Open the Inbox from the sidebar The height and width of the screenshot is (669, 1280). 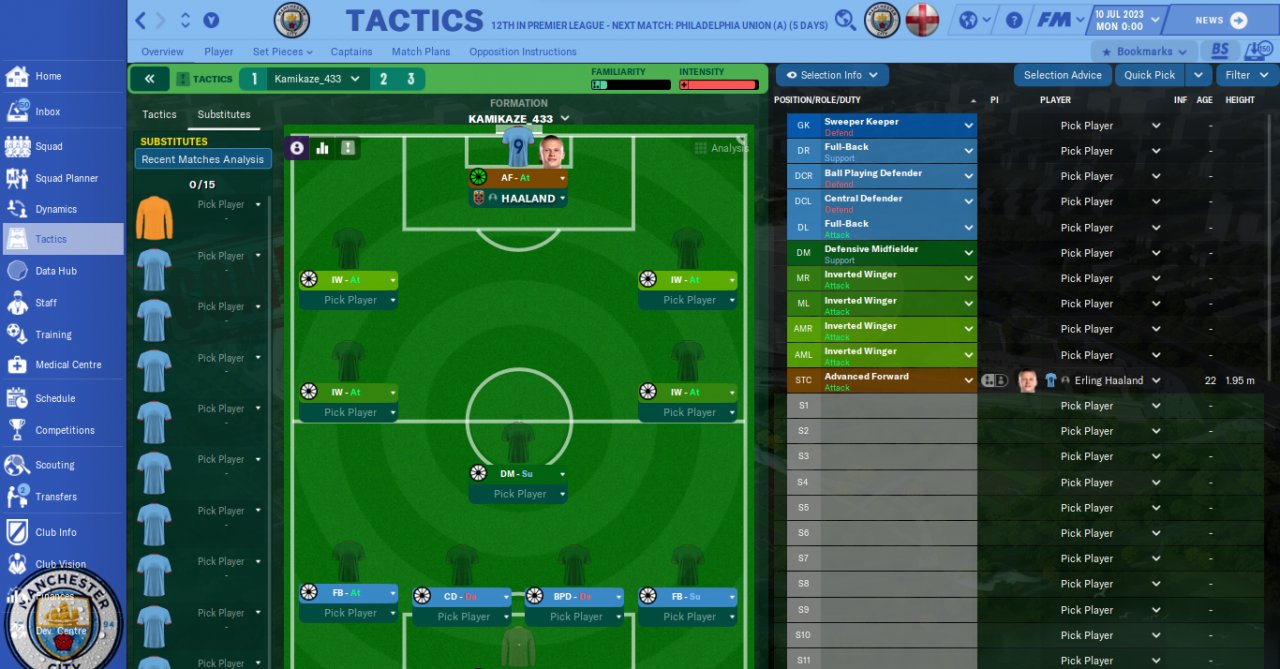48,112
